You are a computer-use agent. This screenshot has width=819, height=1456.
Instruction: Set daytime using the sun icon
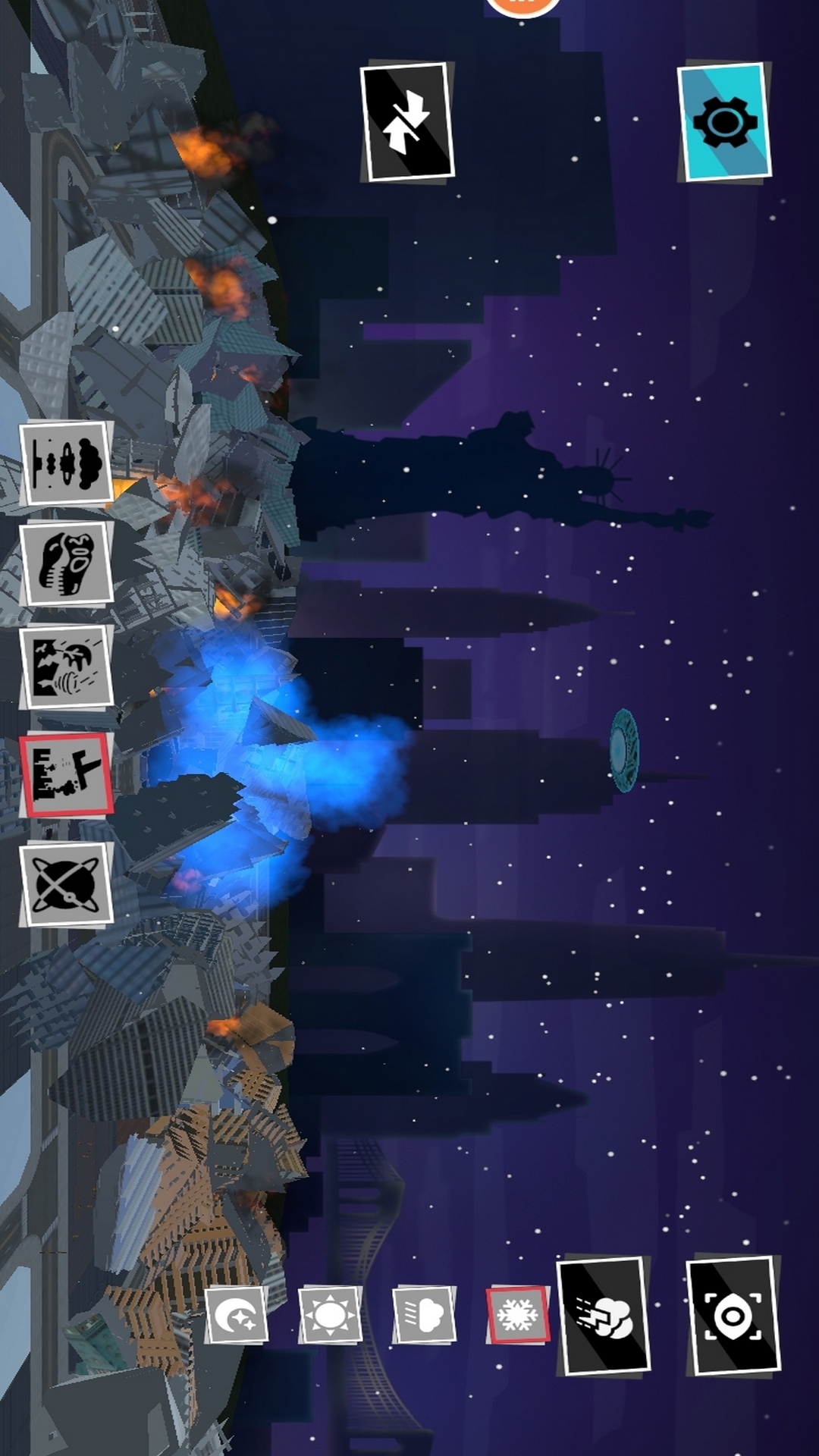(x=330, y=1315)
